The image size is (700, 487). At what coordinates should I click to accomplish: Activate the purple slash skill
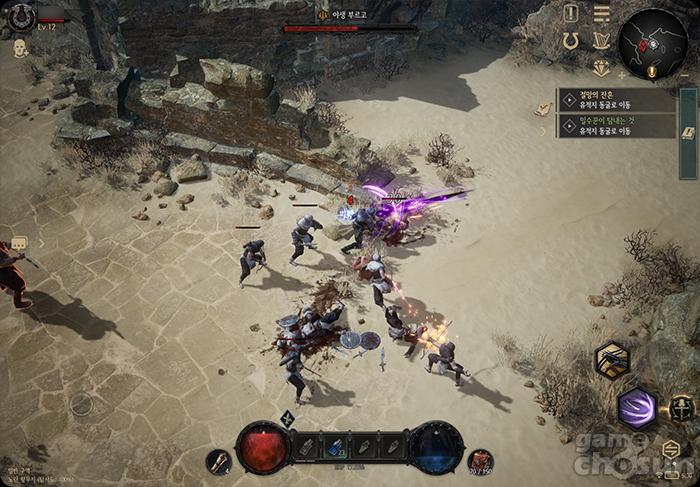click(636, 408)
